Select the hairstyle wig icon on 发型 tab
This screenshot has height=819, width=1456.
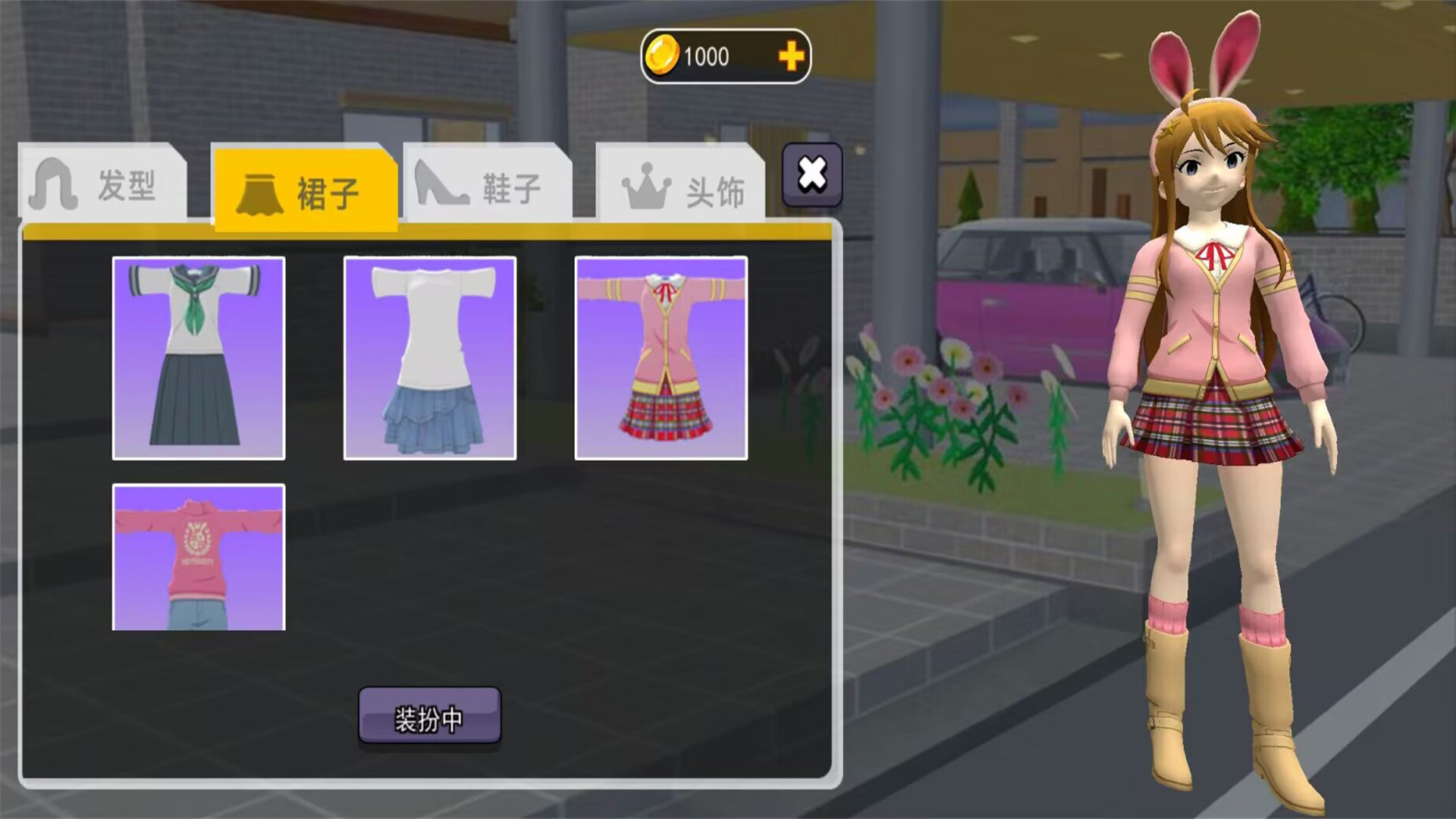[x=52, y=184]
